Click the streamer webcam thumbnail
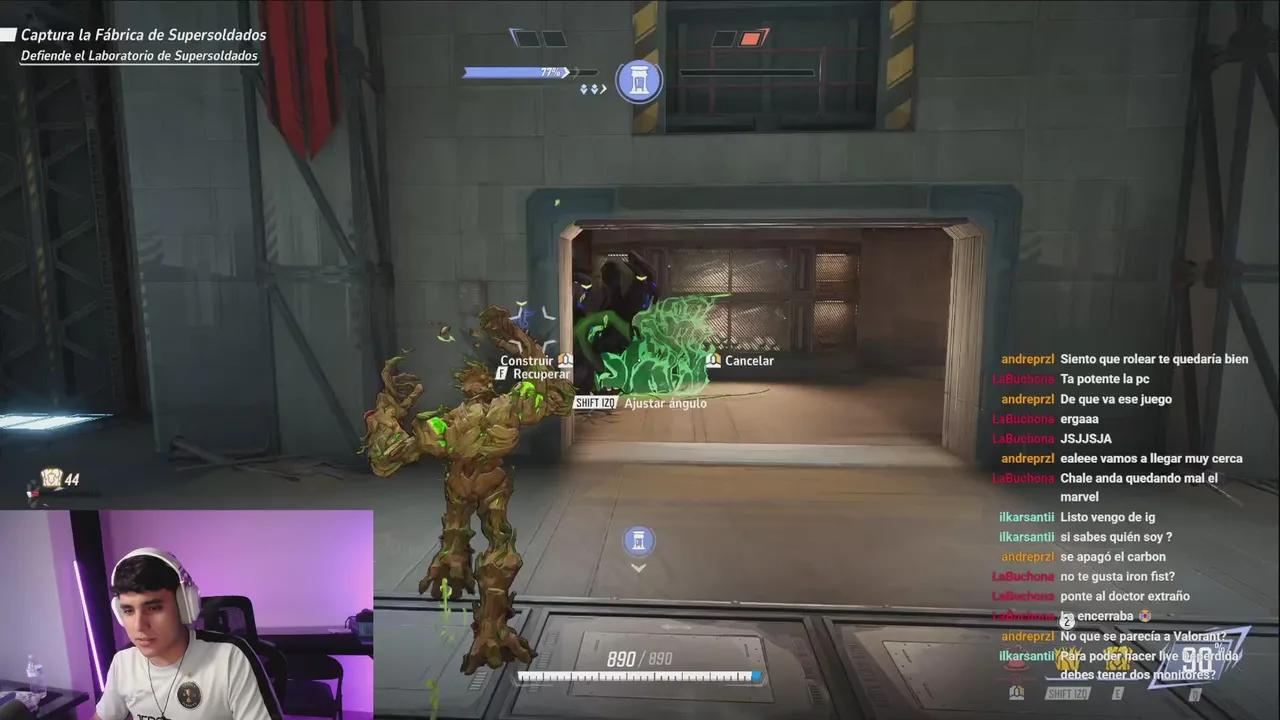This screenshot has width=1280, height=720. coord(187,614)
